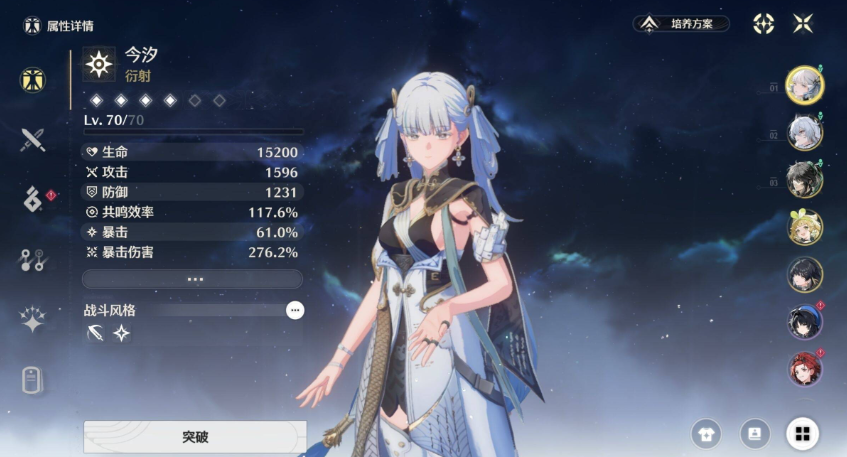Close the character attributes screen

pos(803,23)
